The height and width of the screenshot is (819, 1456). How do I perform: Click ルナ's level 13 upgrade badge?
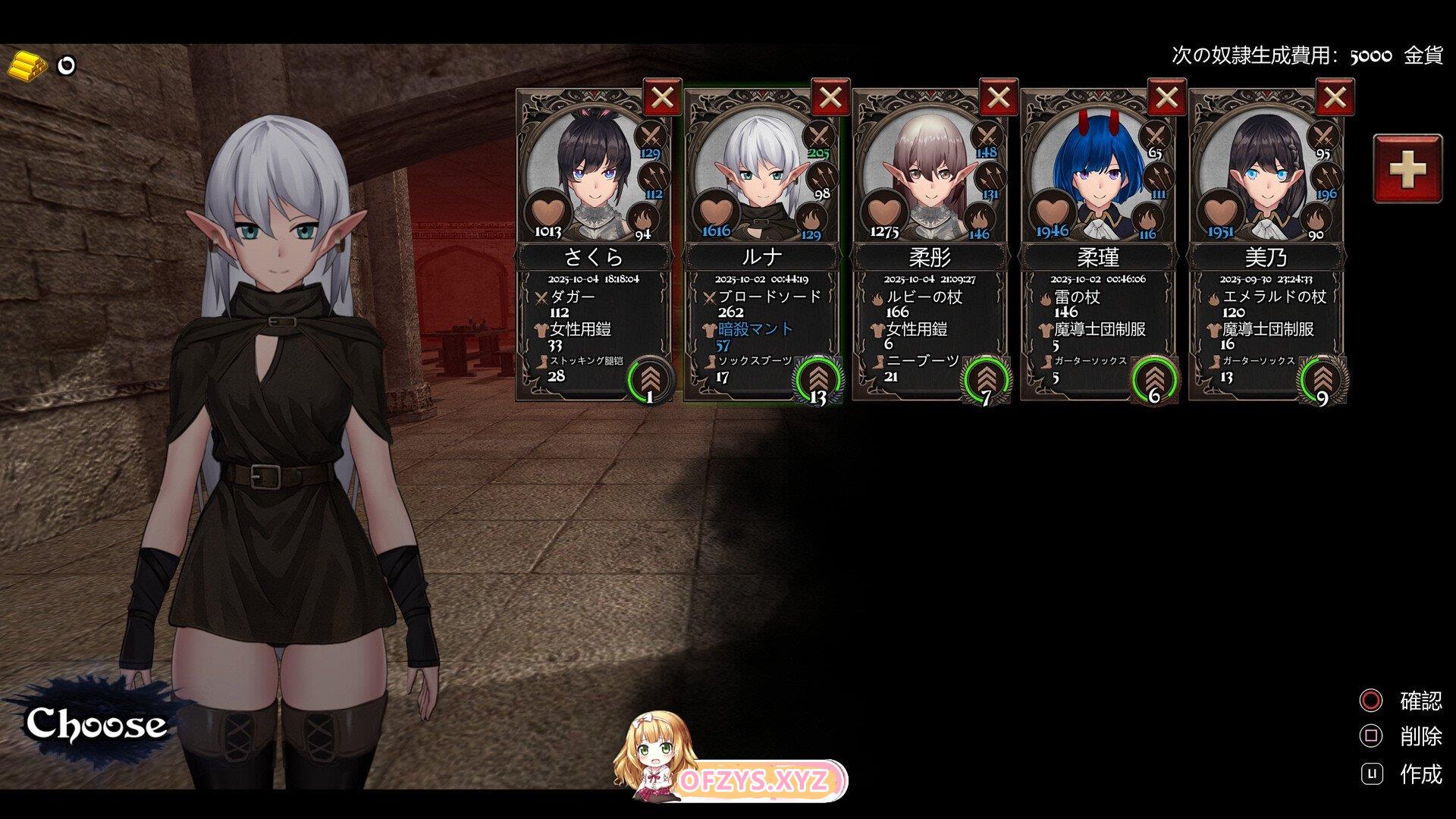click(817, 379)
